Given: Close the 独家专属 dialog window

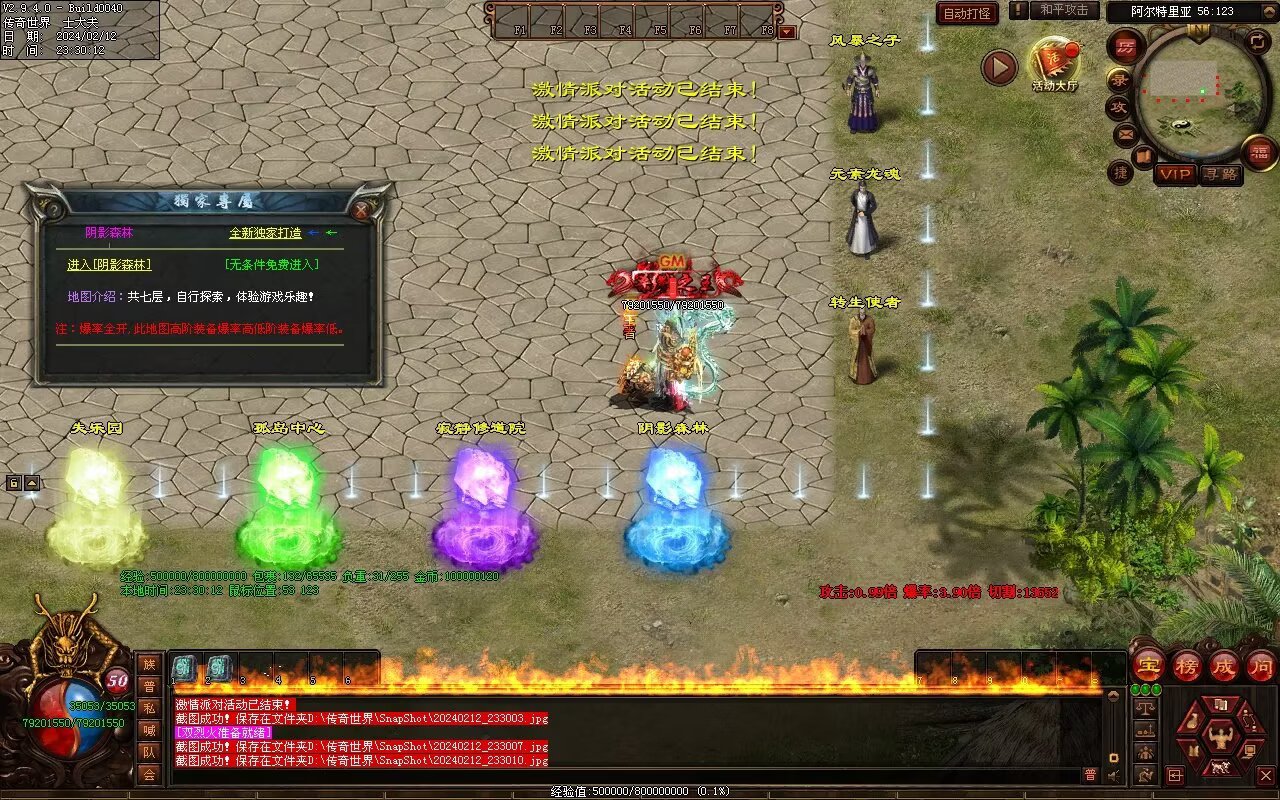Looking at the screenshot, I should click(x=361, y=209).
